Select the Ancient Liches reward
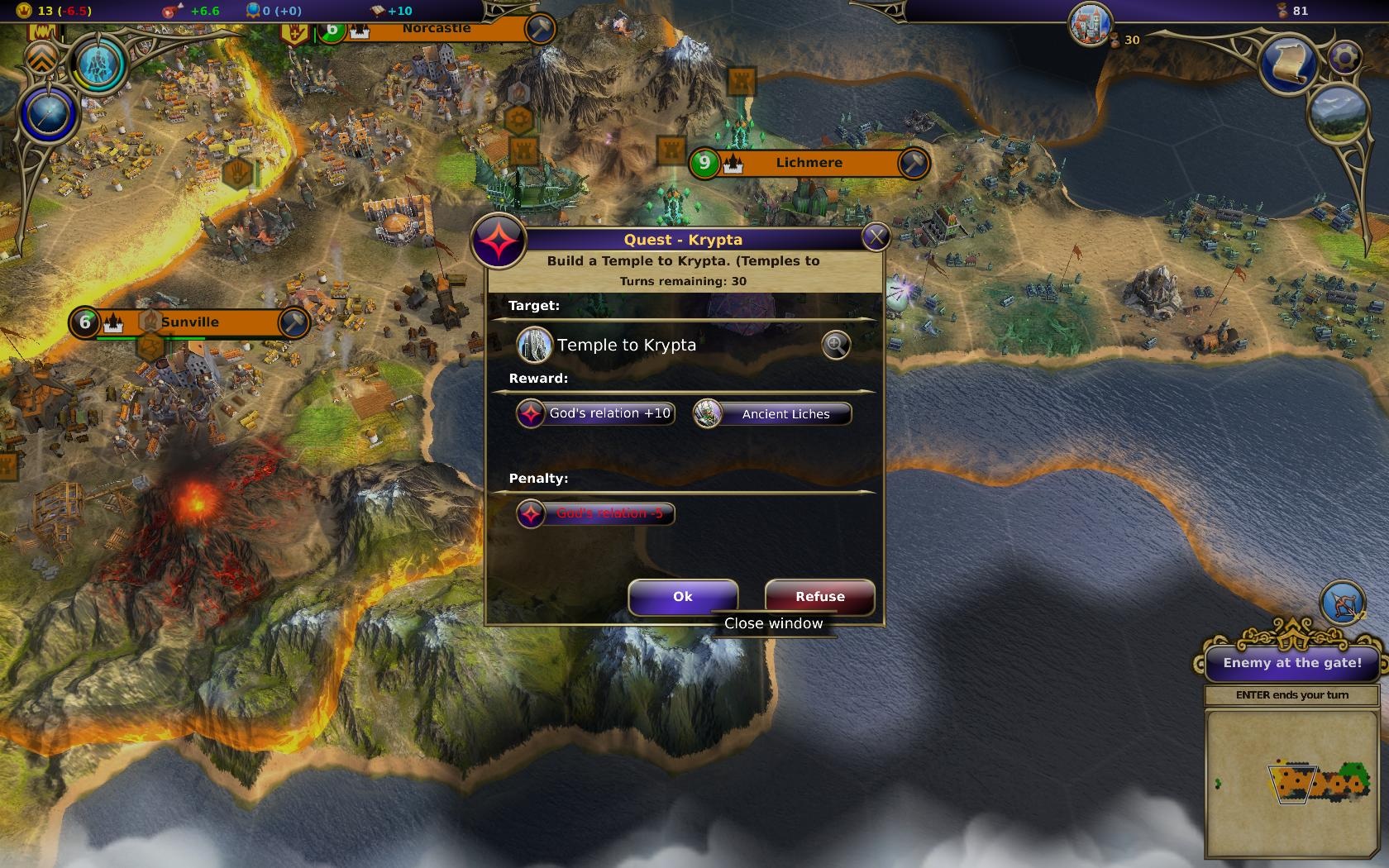 pos(772,413)
